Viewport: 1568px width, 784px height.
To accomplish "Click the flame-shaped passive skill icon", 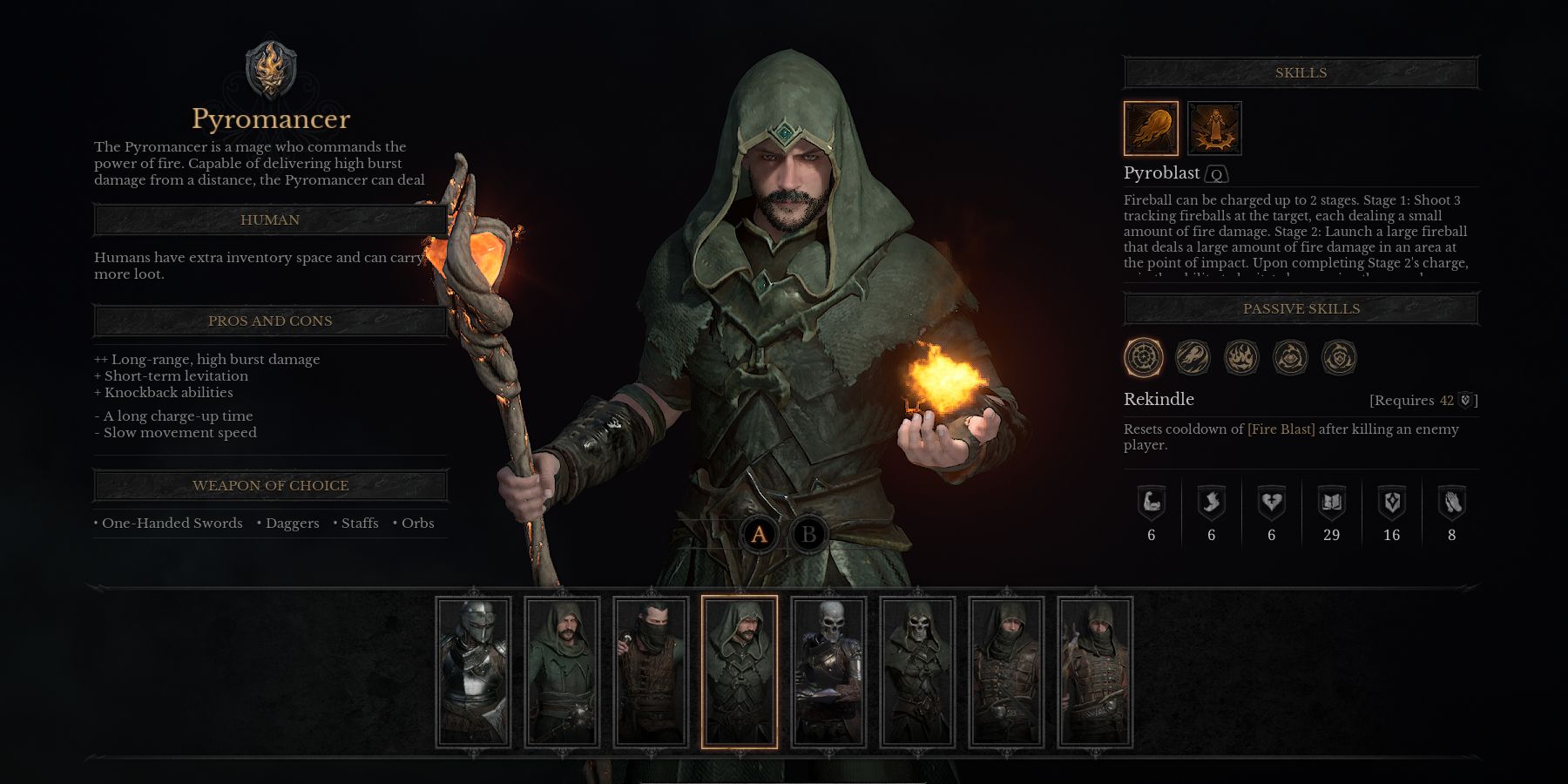I will click(x=1240, y=358).
